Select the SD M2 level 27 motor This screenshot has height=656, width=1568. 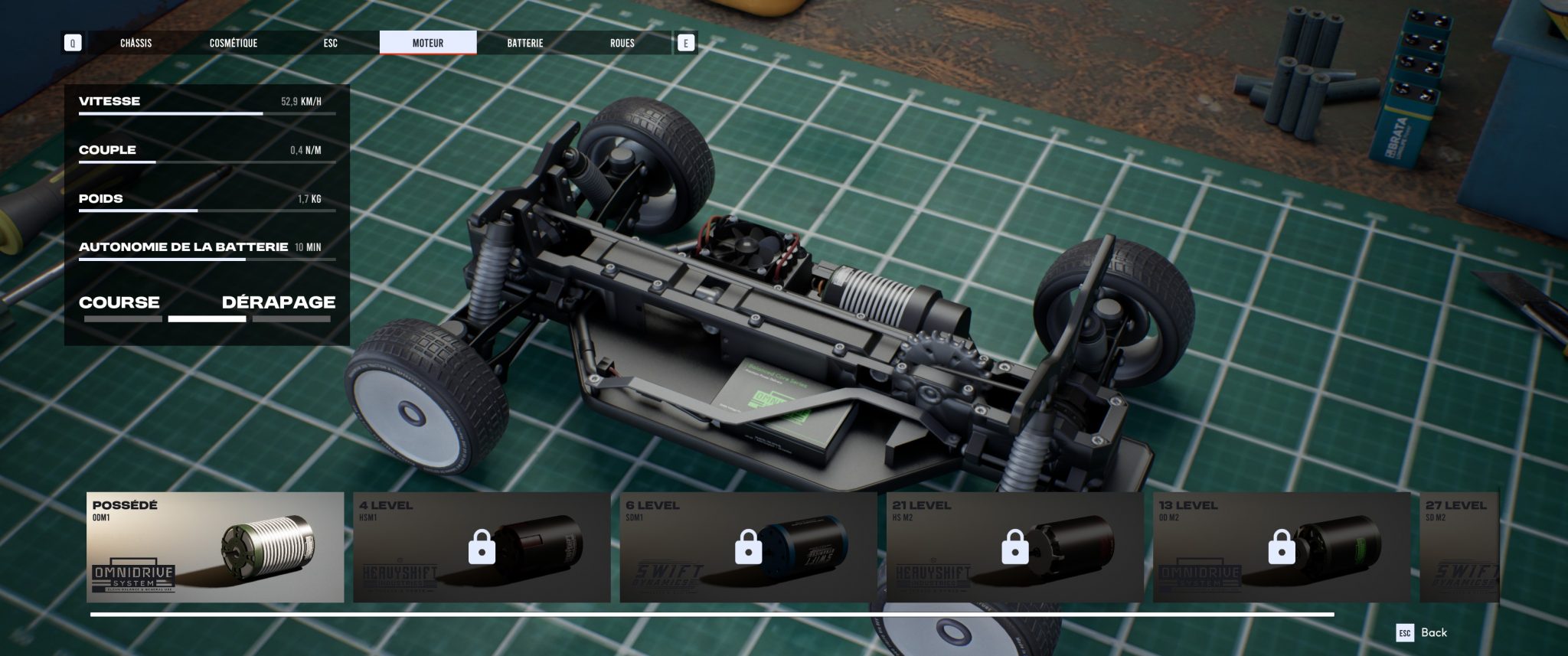click(1459, 547)
